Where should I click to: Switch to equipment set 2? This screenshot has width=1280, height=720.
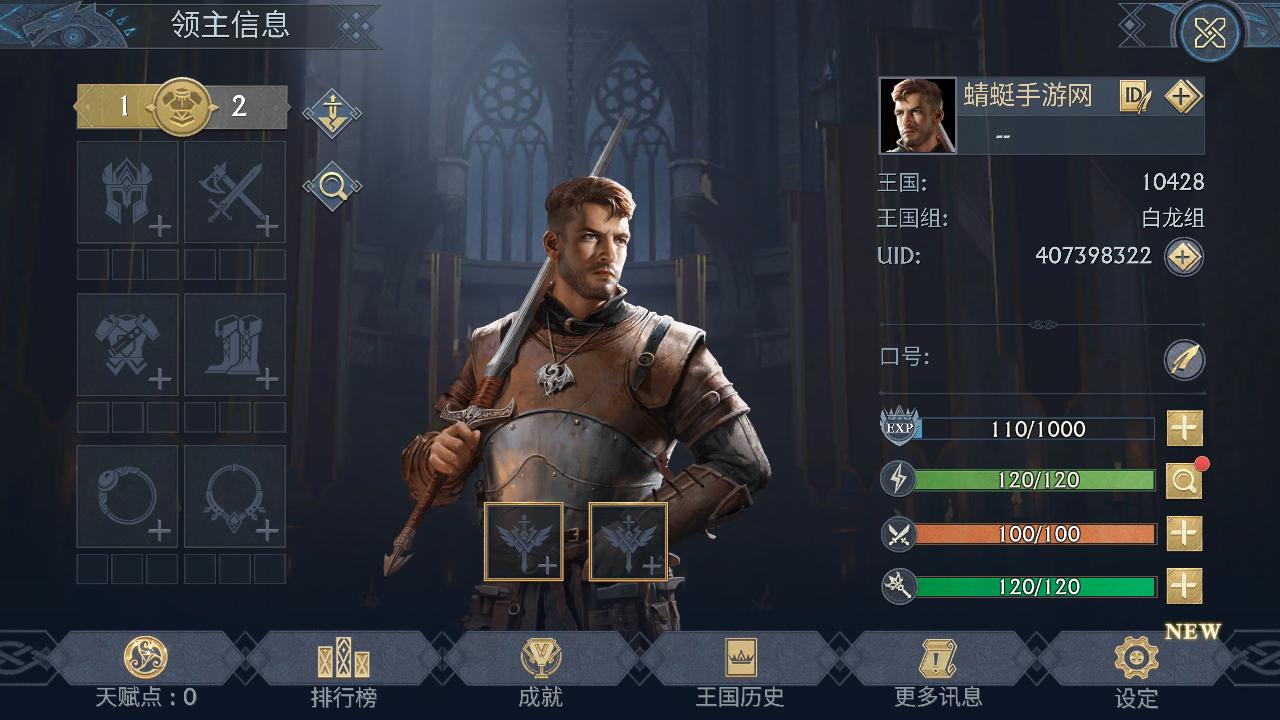(x=240, y=106)
